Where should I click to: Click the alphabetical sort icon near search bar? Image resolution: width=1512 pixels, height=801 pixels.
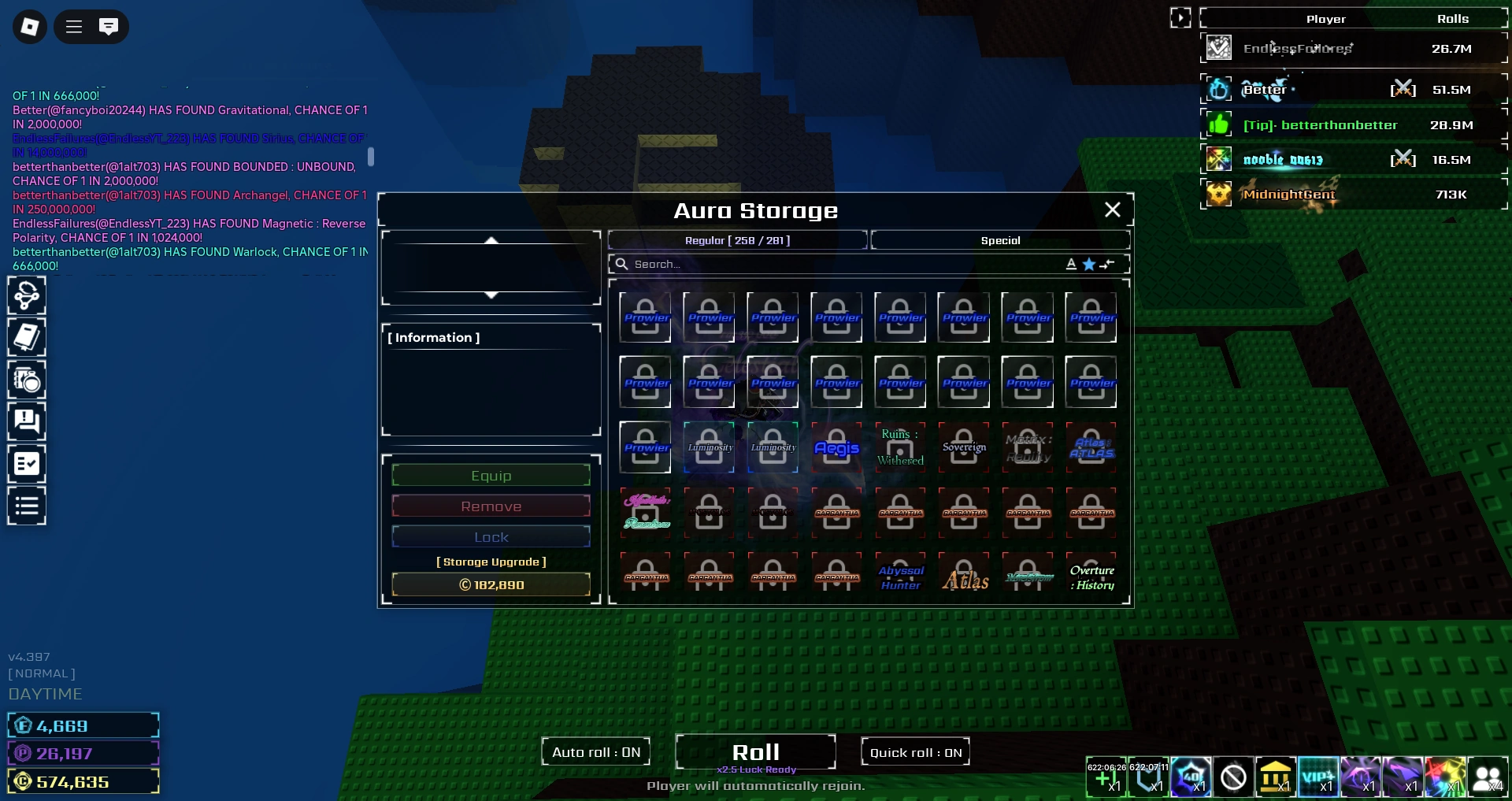(1071, 264)
